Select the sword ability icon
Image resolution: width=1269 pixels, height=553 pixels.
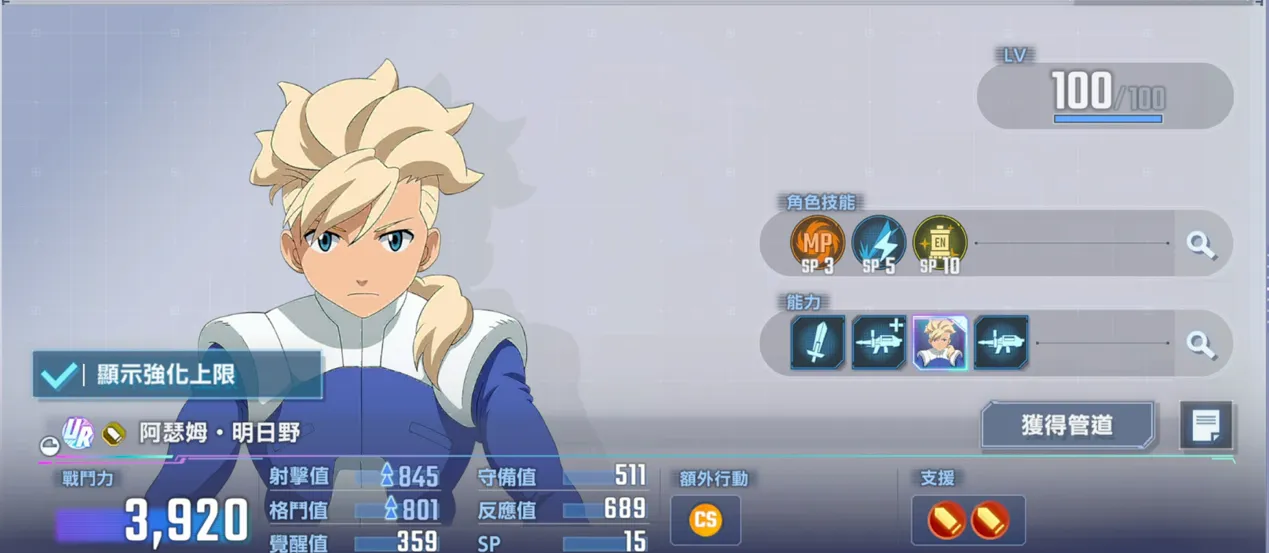818,343
